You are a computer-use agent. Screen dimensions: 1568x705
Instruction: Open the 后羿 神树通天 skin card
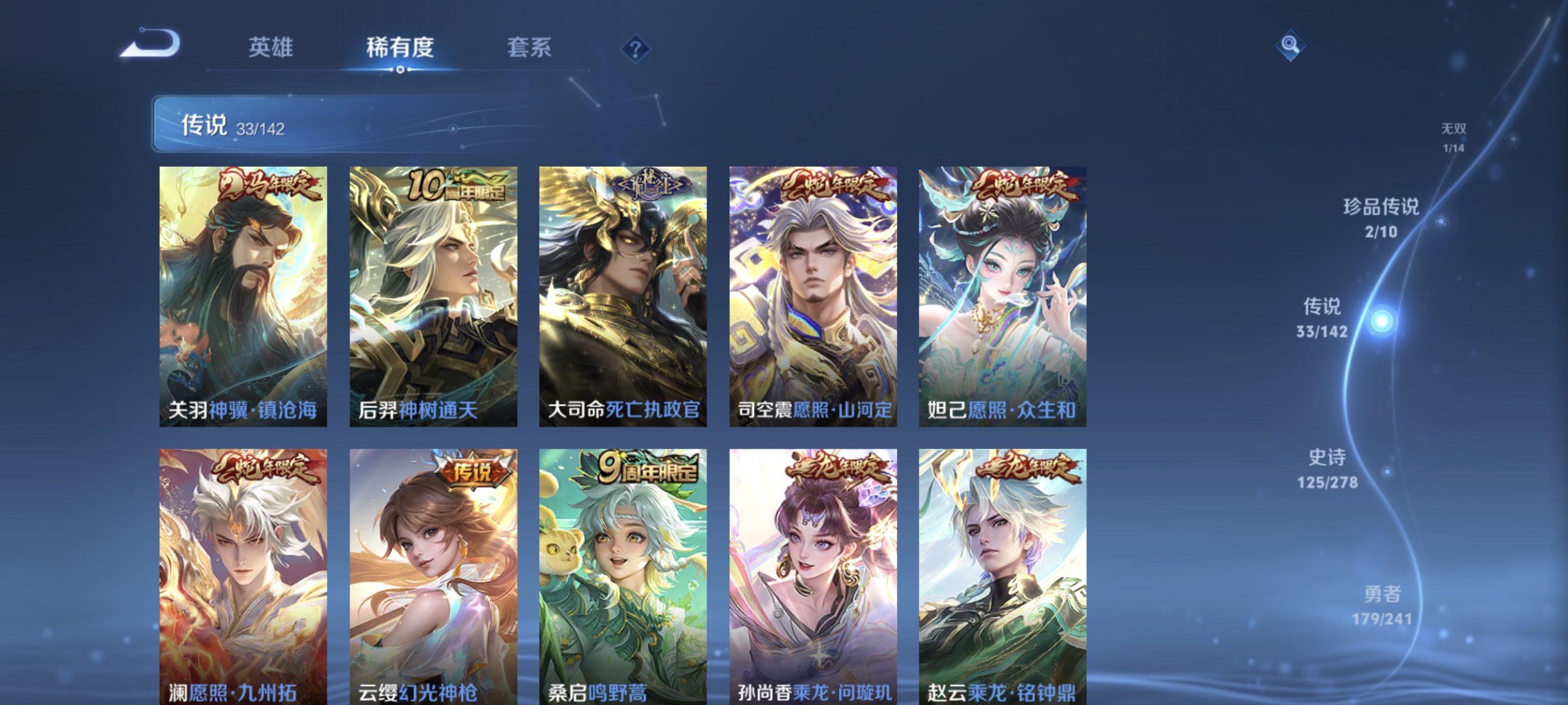point(434,298)
